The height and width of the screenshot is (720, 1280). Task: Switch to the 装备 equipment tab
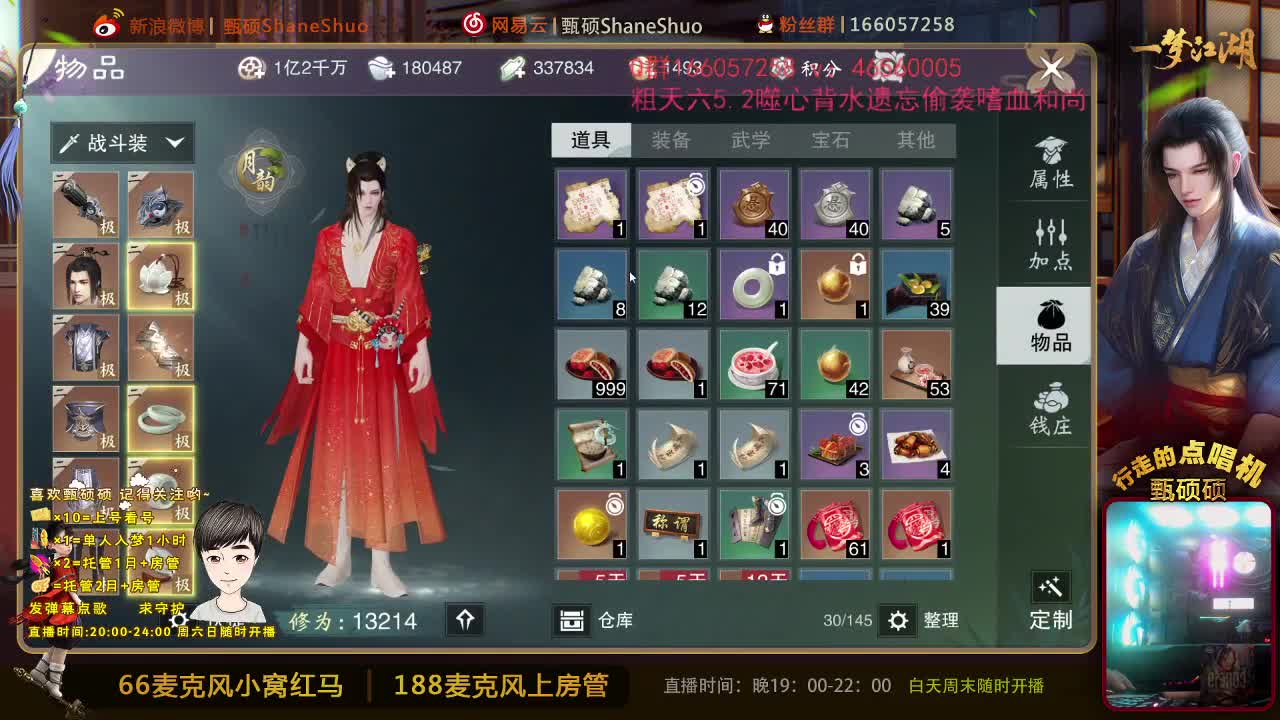tap(672, 140)
